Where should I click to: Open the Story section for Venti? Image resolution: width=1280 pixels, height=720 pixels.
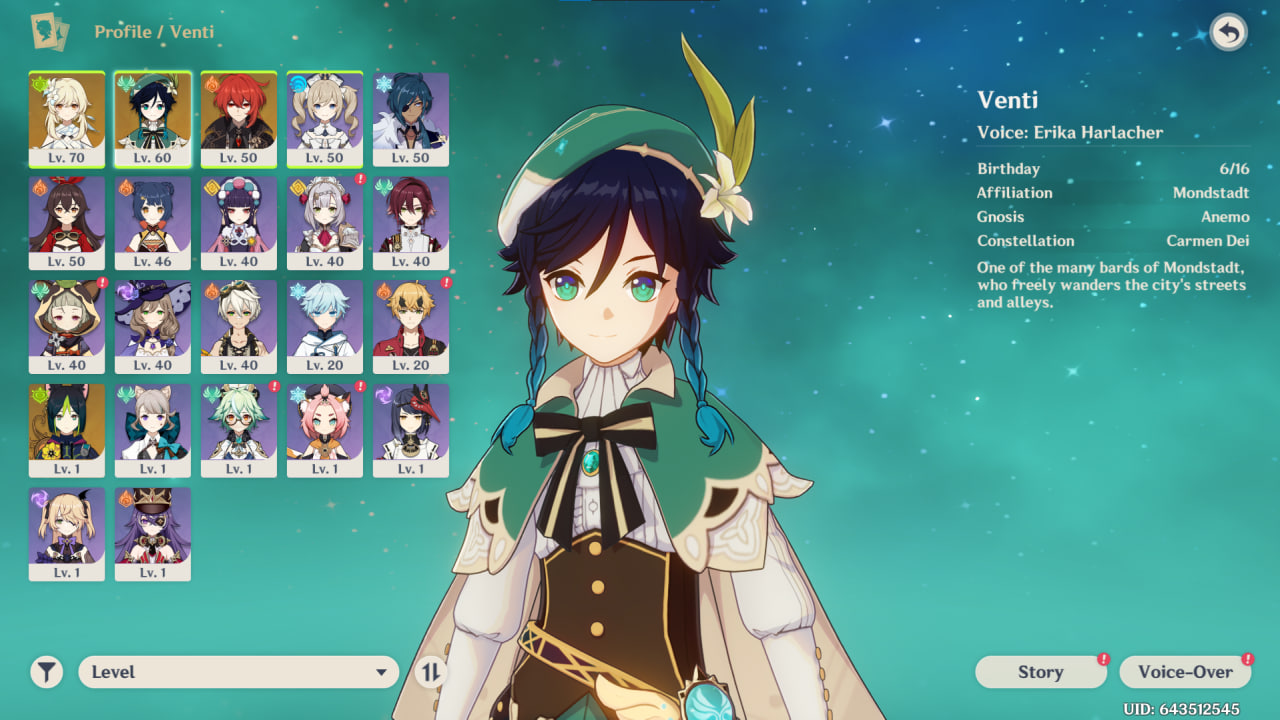[1040, 672]
